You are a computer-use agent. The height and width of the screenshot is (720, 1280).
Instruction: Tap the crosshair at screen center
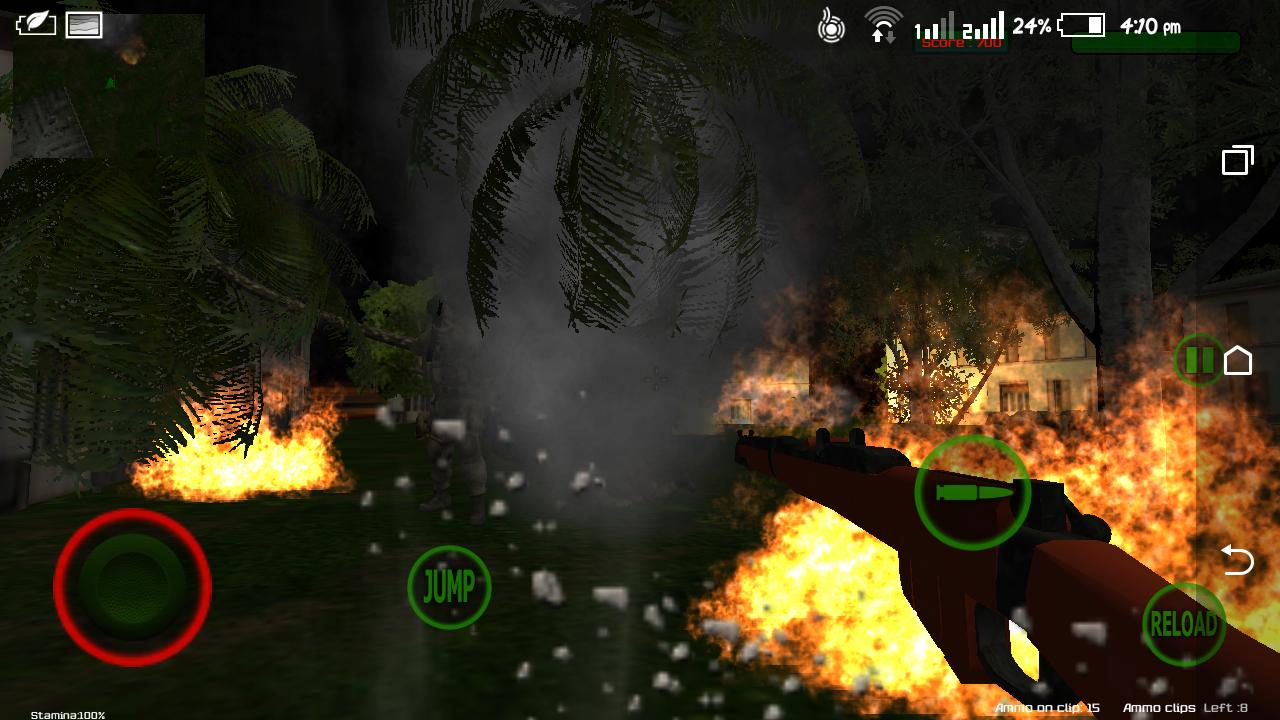tap(655, 378)
